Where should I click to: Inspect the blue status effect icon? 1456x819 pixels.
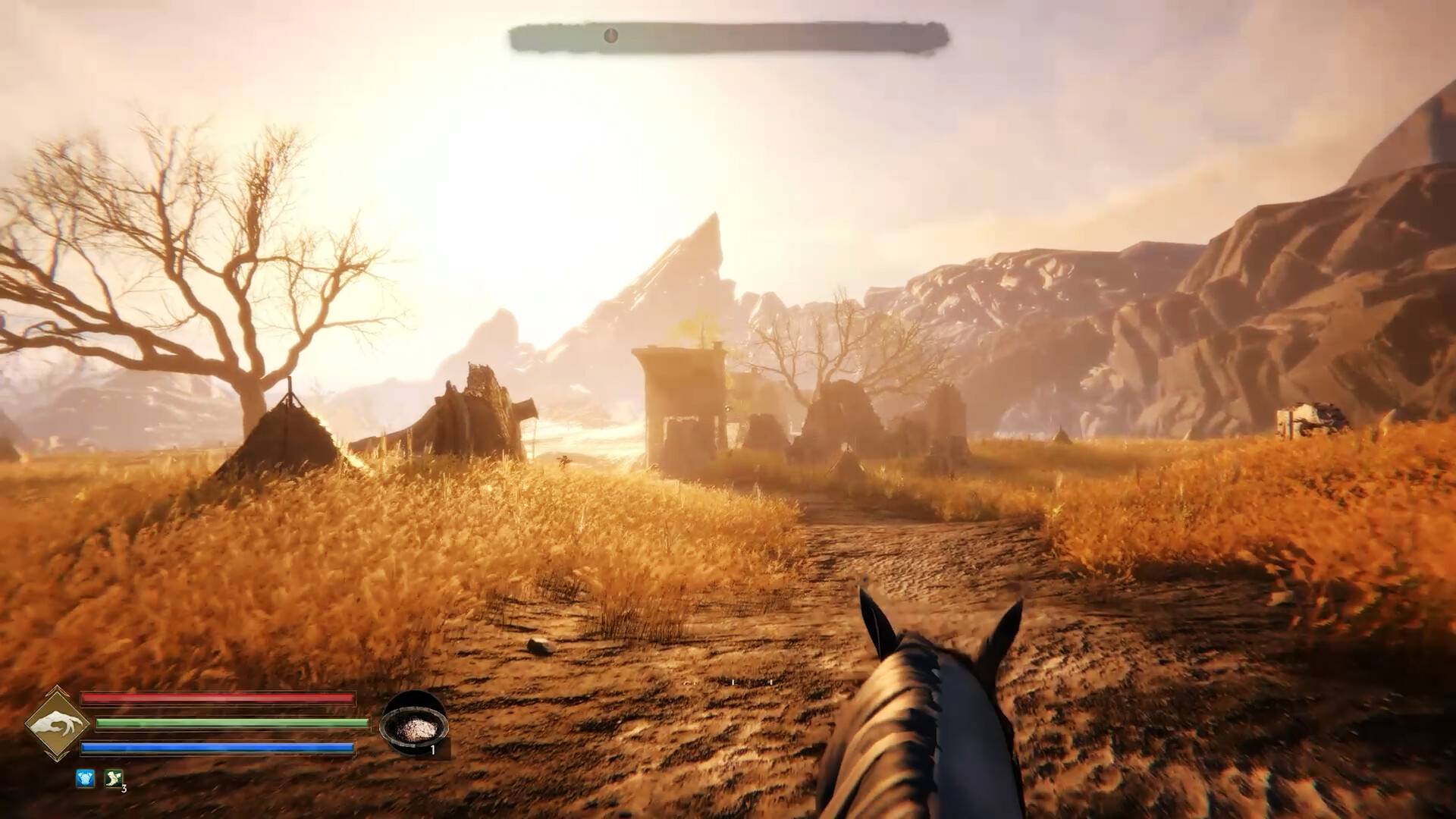85,778
